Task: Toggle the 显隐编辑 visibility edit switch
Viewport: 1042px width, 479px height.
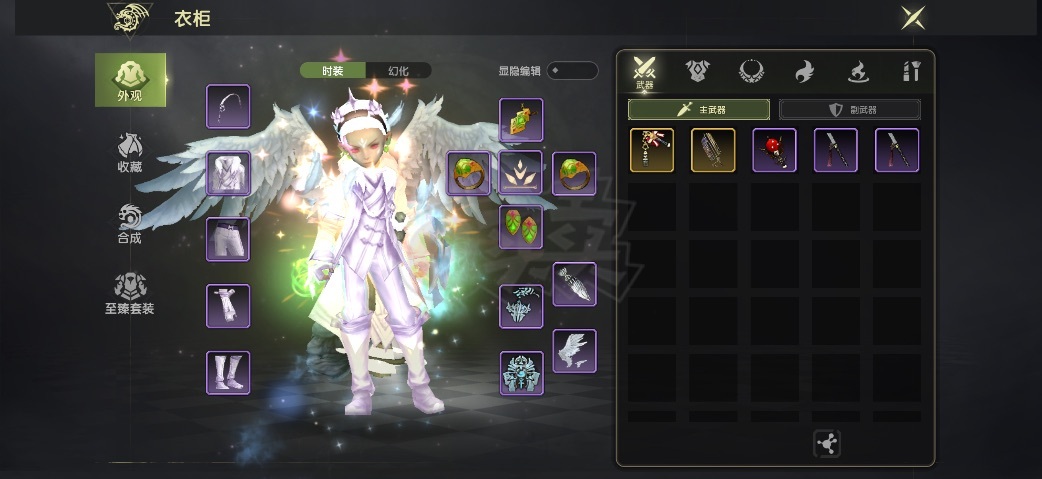Action: [x=572, y=70]
